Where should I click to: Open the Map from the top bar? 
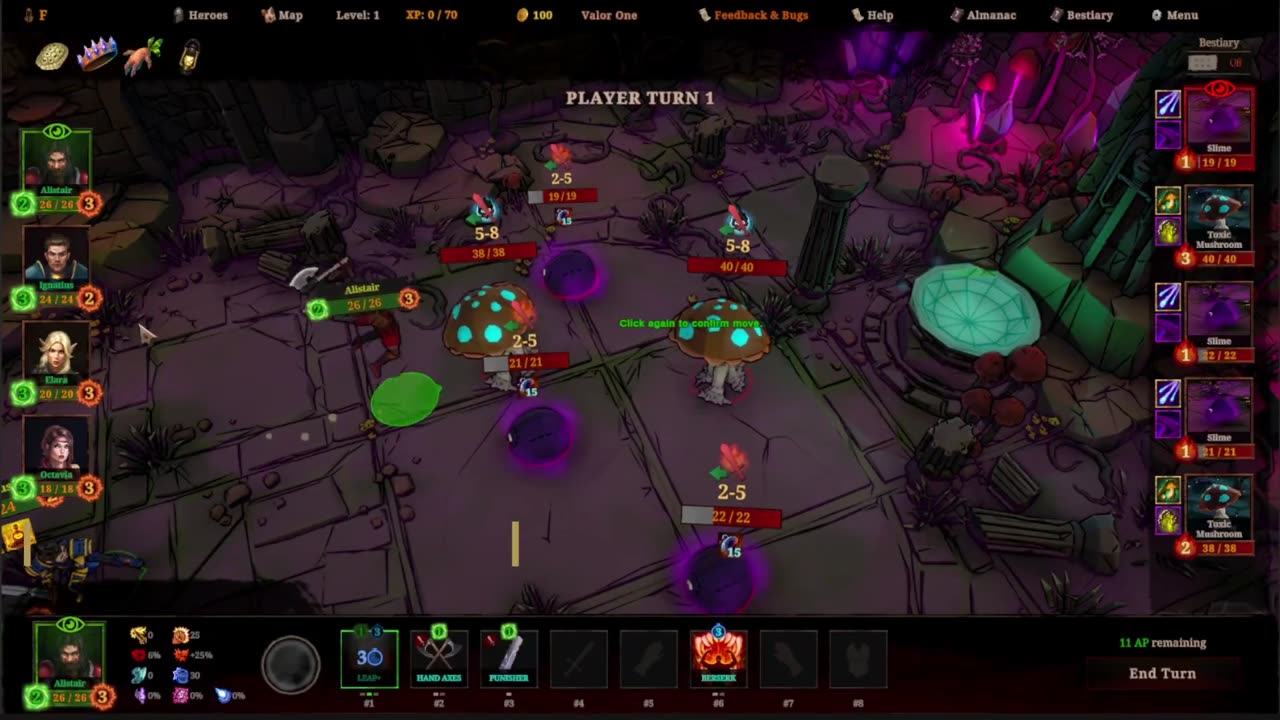click(x=282, y=15)
